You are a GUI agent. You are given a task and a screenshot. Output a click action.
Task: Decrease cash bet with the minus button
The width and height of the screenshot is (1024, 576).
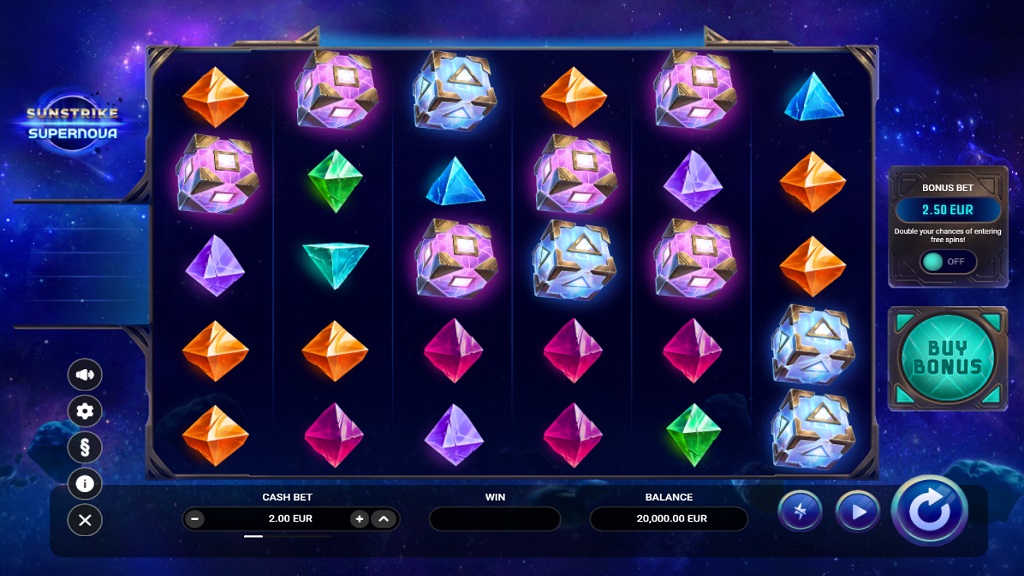click(195, 519)
